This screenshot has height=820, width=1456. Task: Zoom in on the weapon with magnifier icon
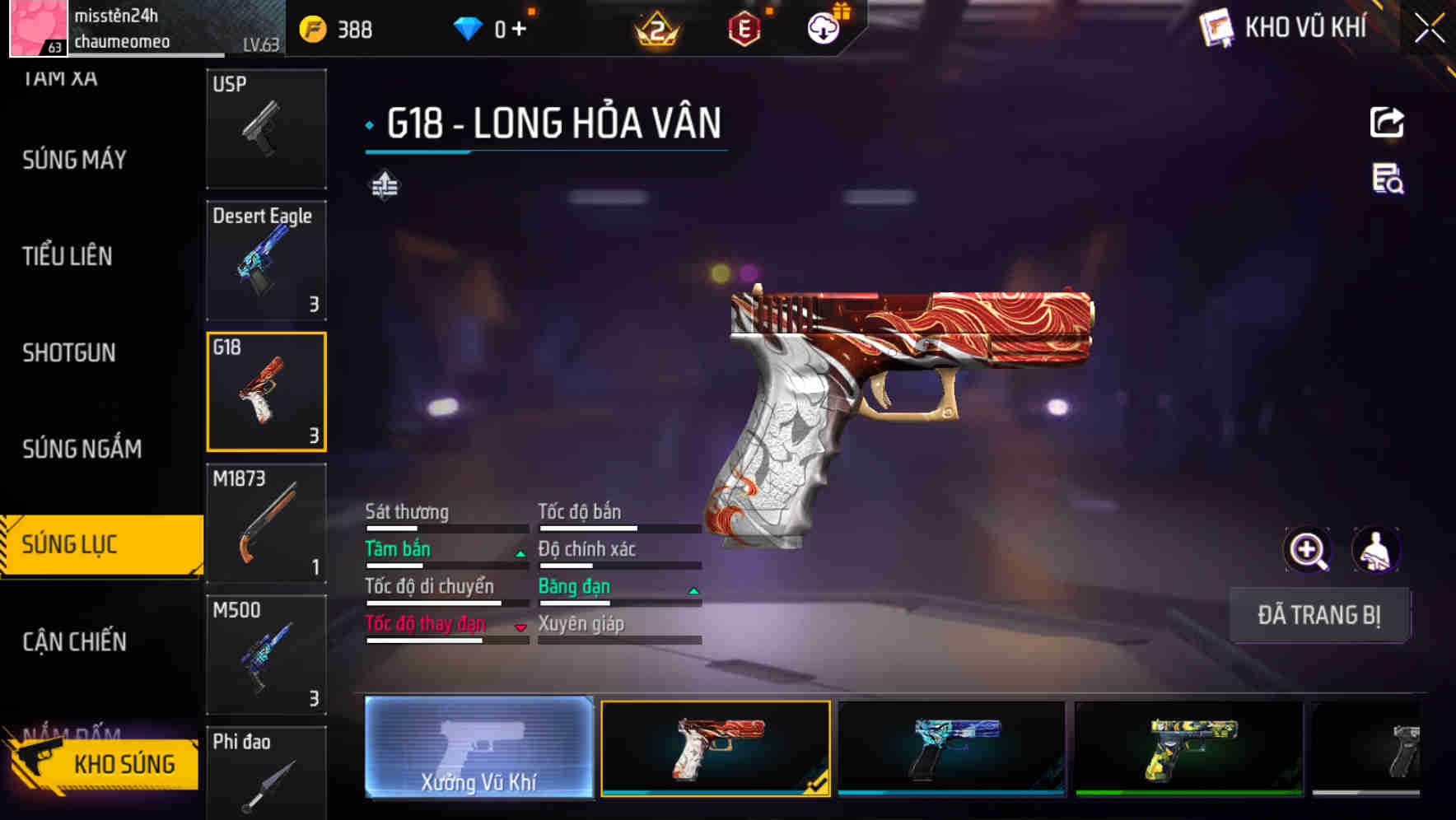coord(1307,550)
